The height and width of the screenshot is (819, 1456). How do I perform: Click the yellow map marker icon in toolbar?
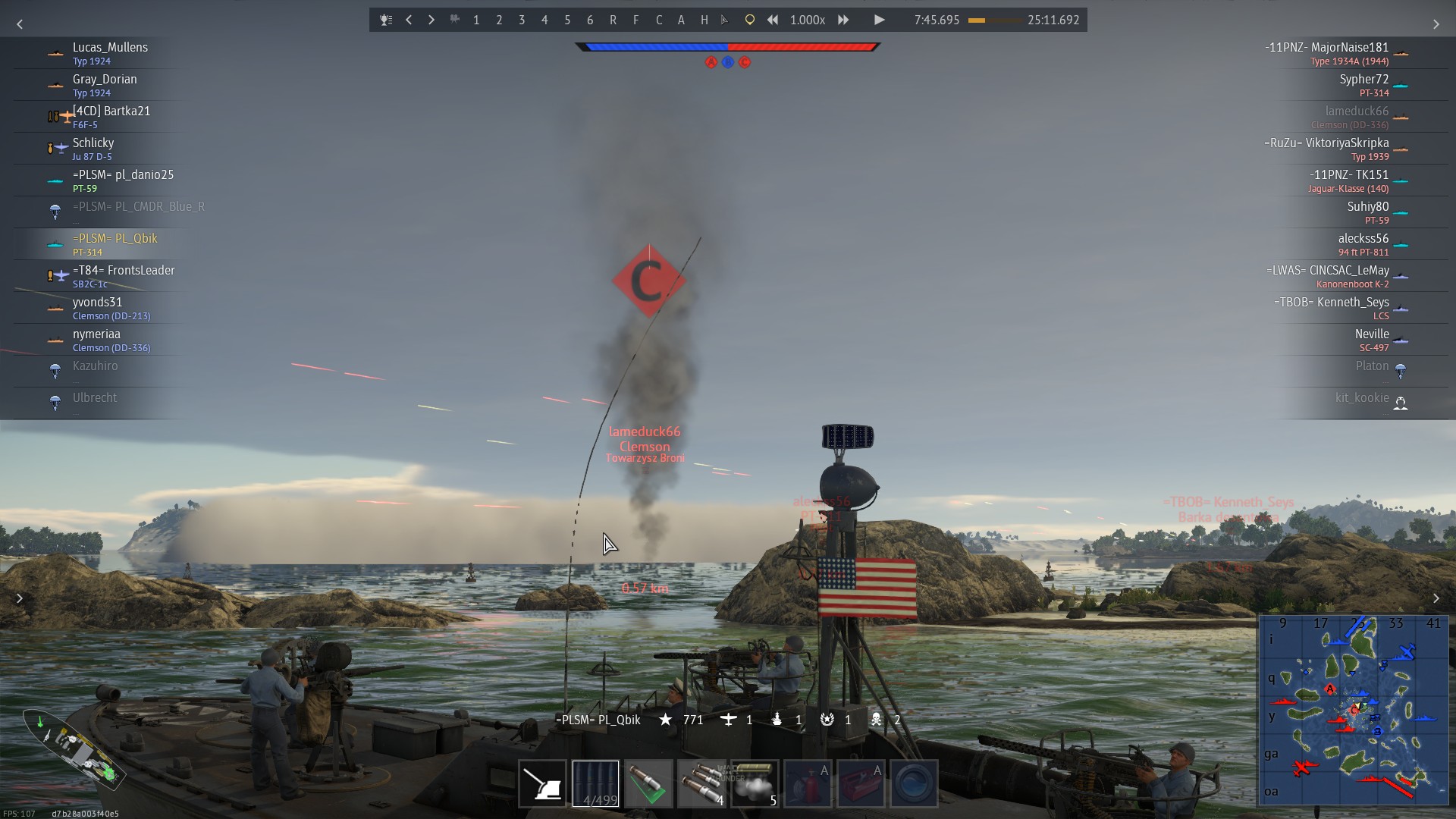[749, 20]
